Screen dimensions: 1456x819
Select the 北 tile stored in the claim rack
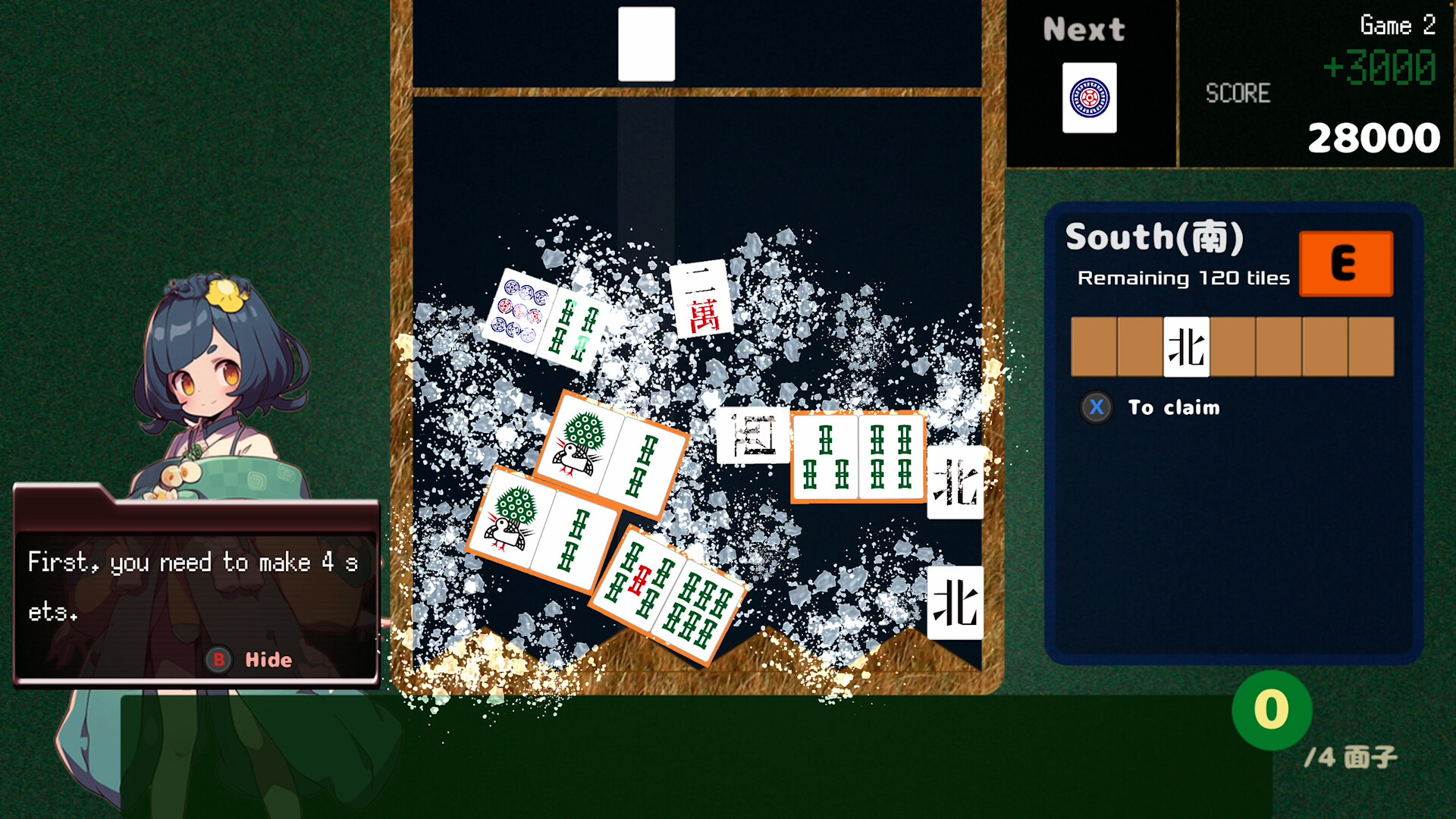[1185, 347]
